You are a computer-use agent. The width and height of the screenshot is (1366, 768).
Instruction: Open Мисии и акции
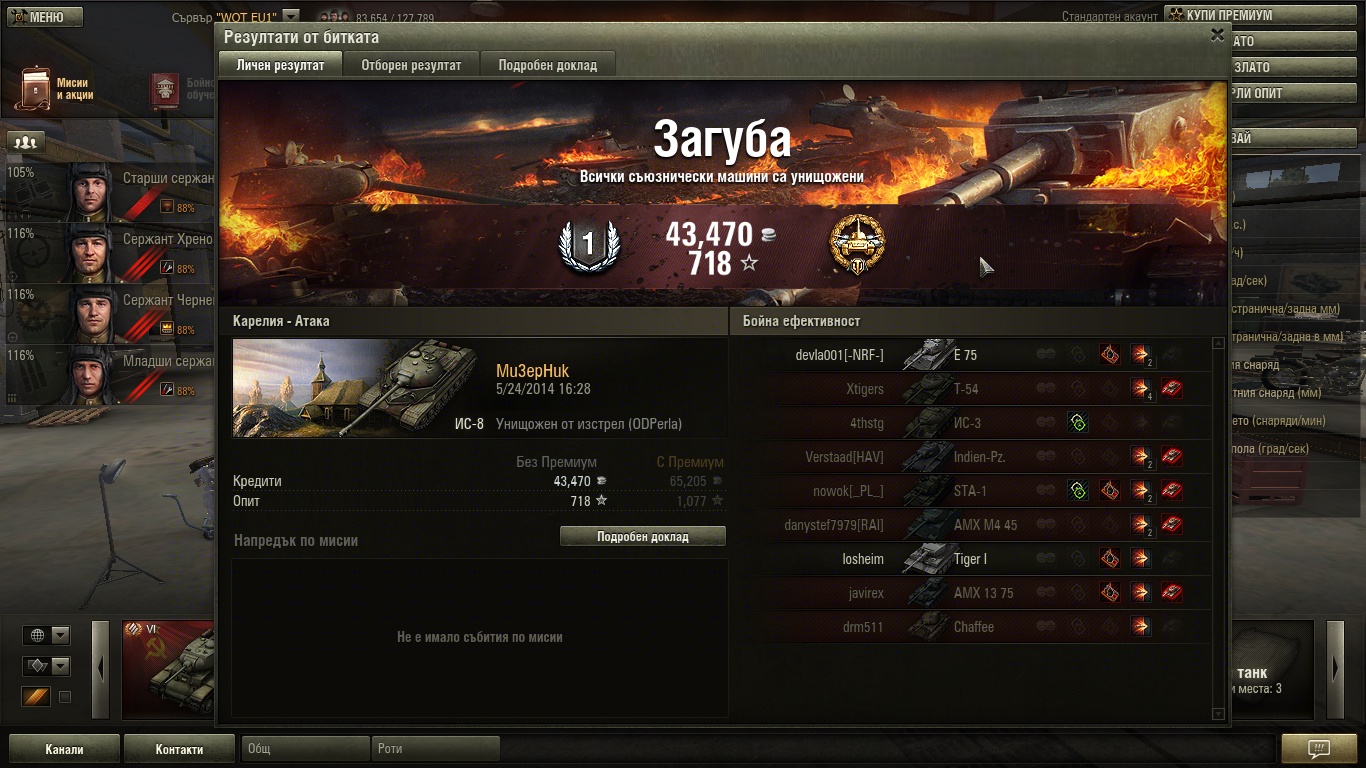55,89
